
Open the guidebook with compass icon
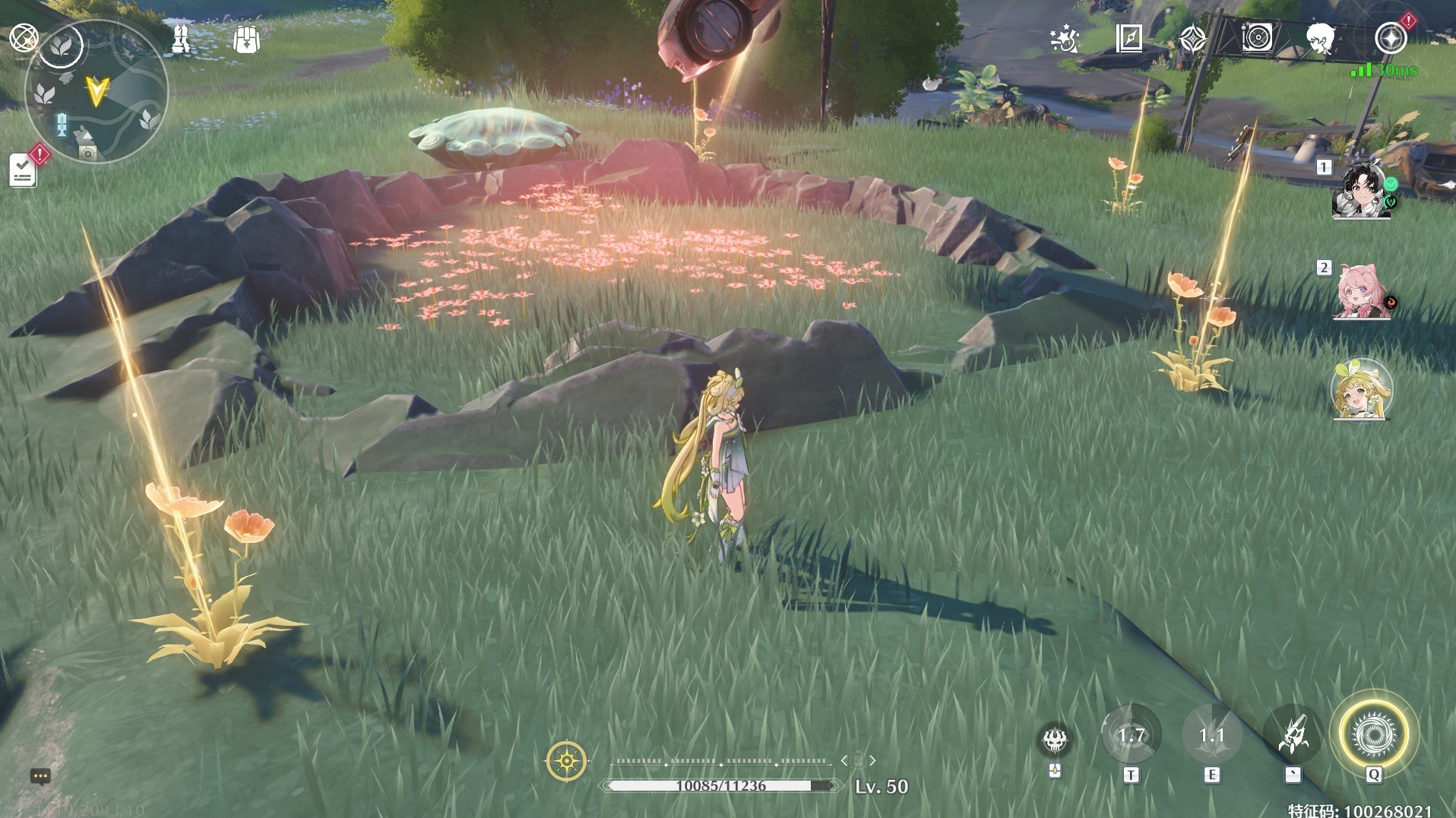tap(1128, 38)
